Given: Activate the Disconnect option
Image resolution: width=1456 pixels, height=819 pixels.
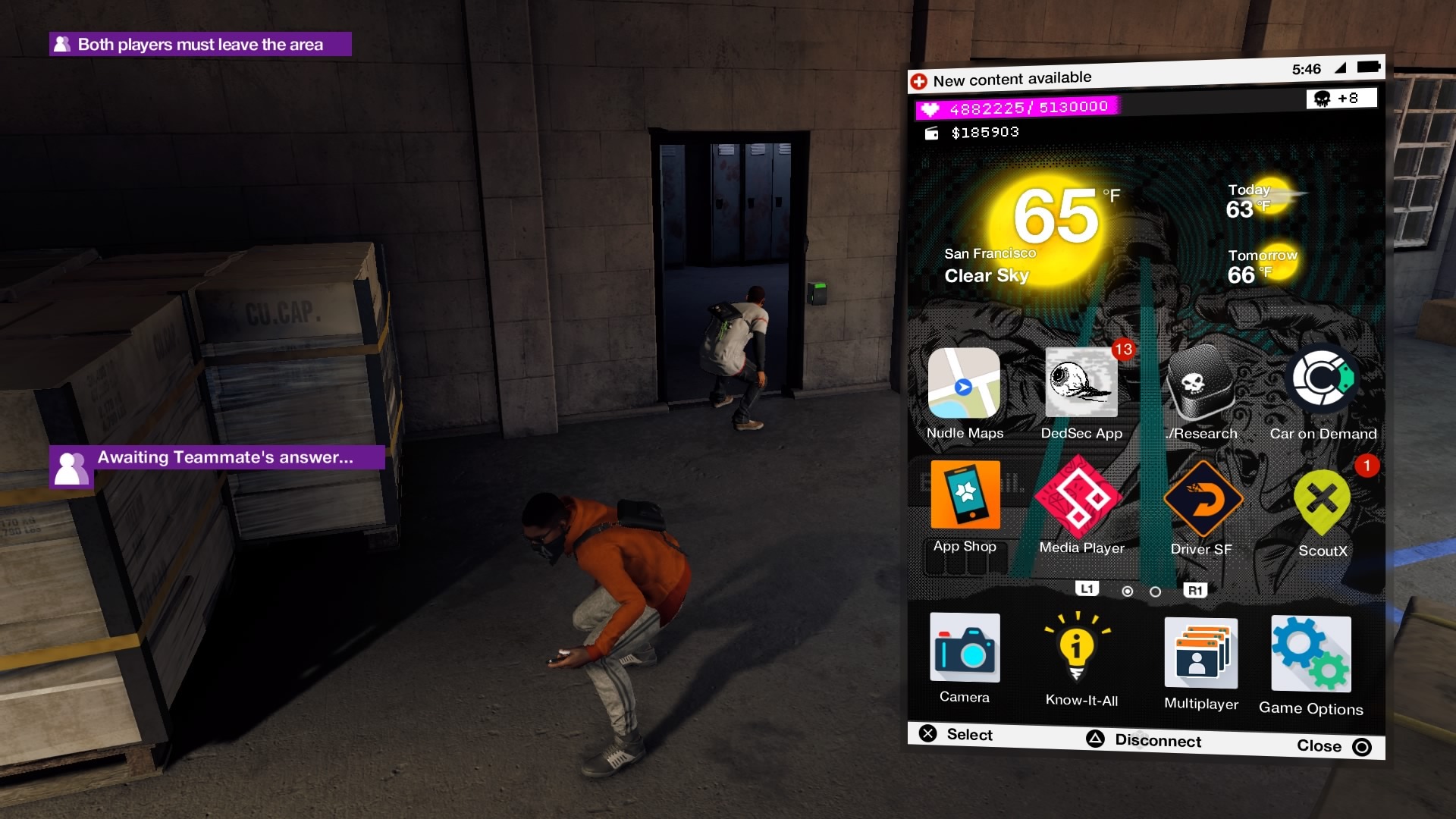Looking at the screenshot, I should [x=1156, y=741].
